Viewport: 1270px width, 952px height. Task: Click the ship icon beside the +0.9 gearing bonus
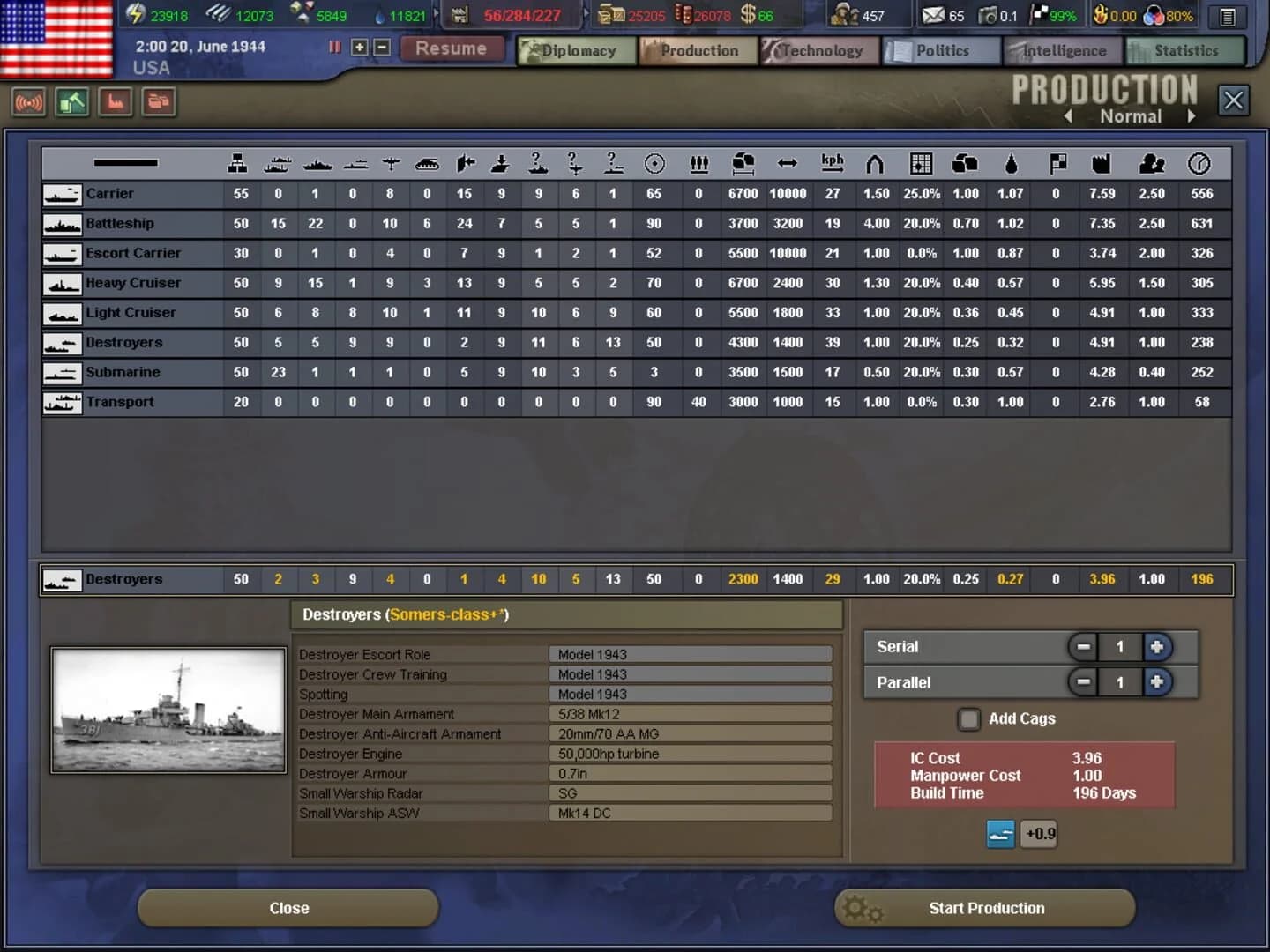(x=1001, y=834)
